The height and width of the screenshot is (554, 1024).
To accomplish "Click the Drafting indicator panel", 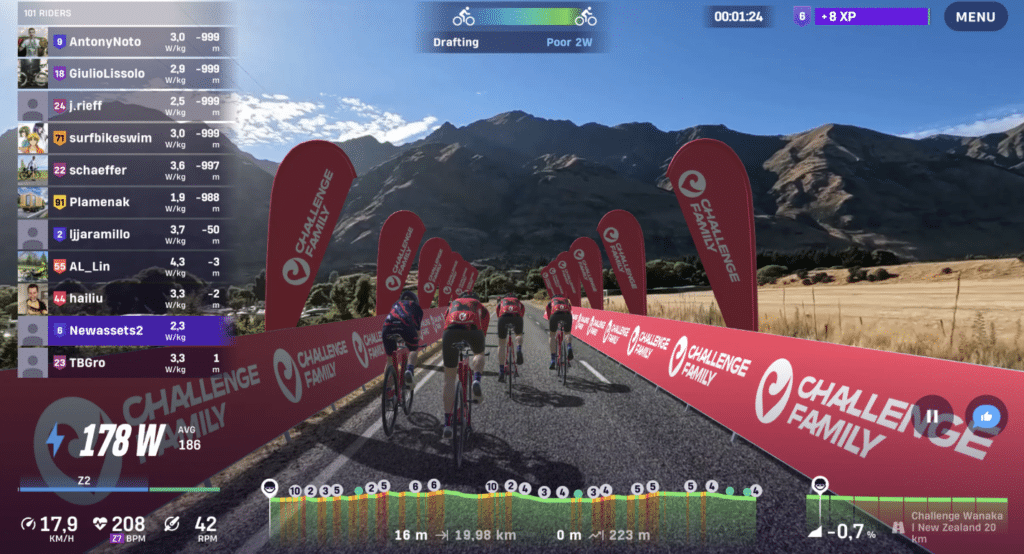I will (515, 27).
